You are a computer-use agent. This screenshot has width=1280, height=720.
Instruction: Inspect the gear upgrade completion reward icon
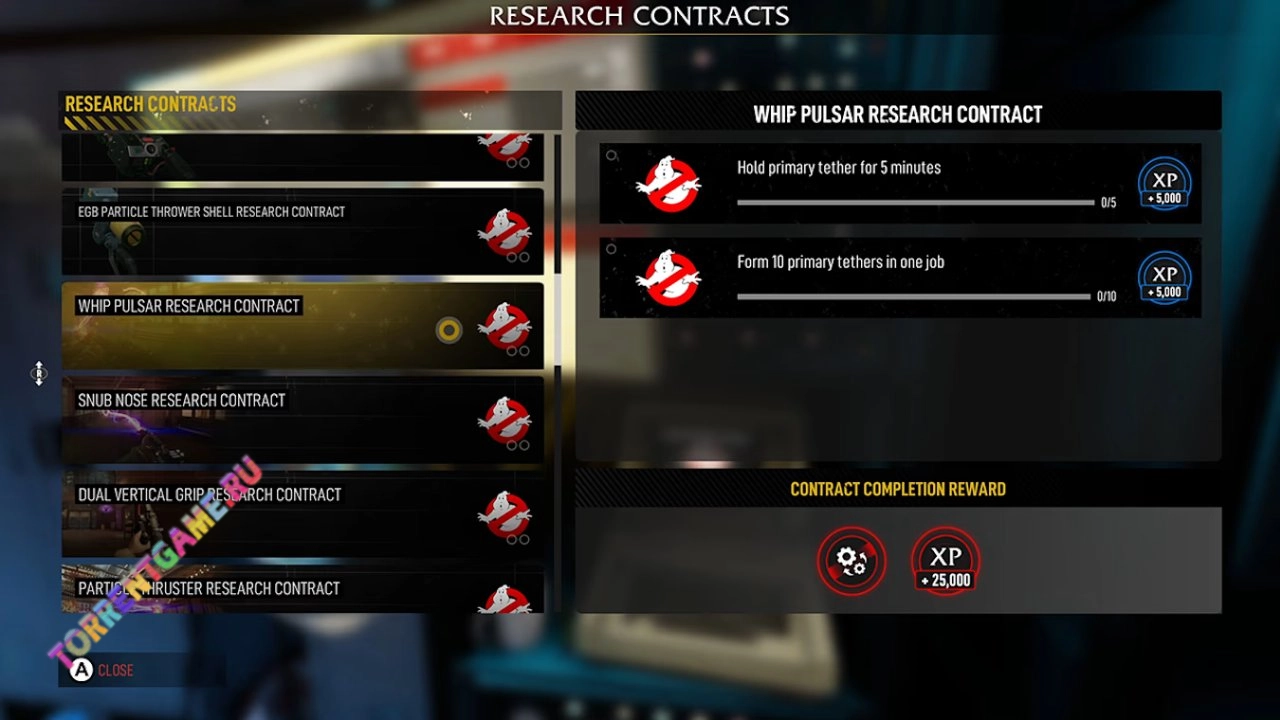(x=852, y=561)
